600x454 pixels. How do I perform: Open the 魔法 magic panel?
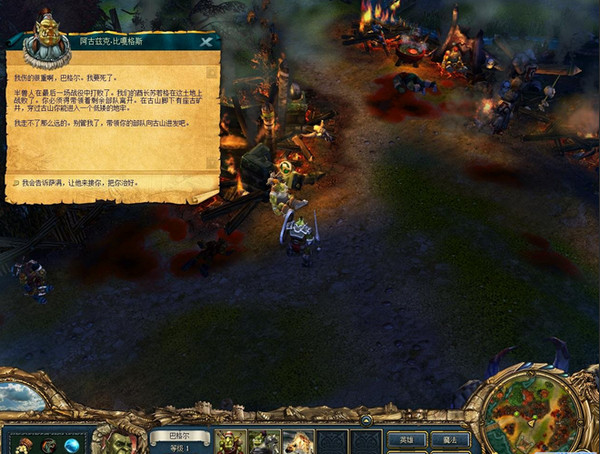tap(450, 439)
